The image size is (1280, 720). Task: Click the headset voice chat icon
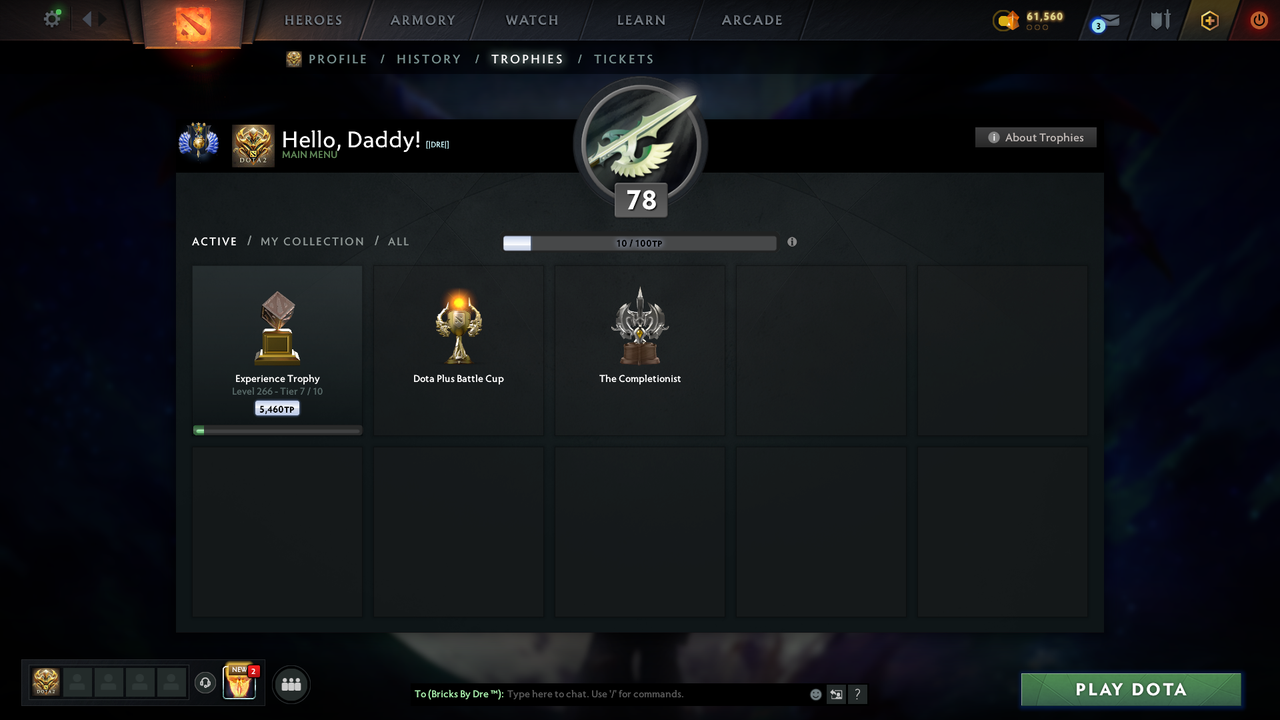coord(207,684)
